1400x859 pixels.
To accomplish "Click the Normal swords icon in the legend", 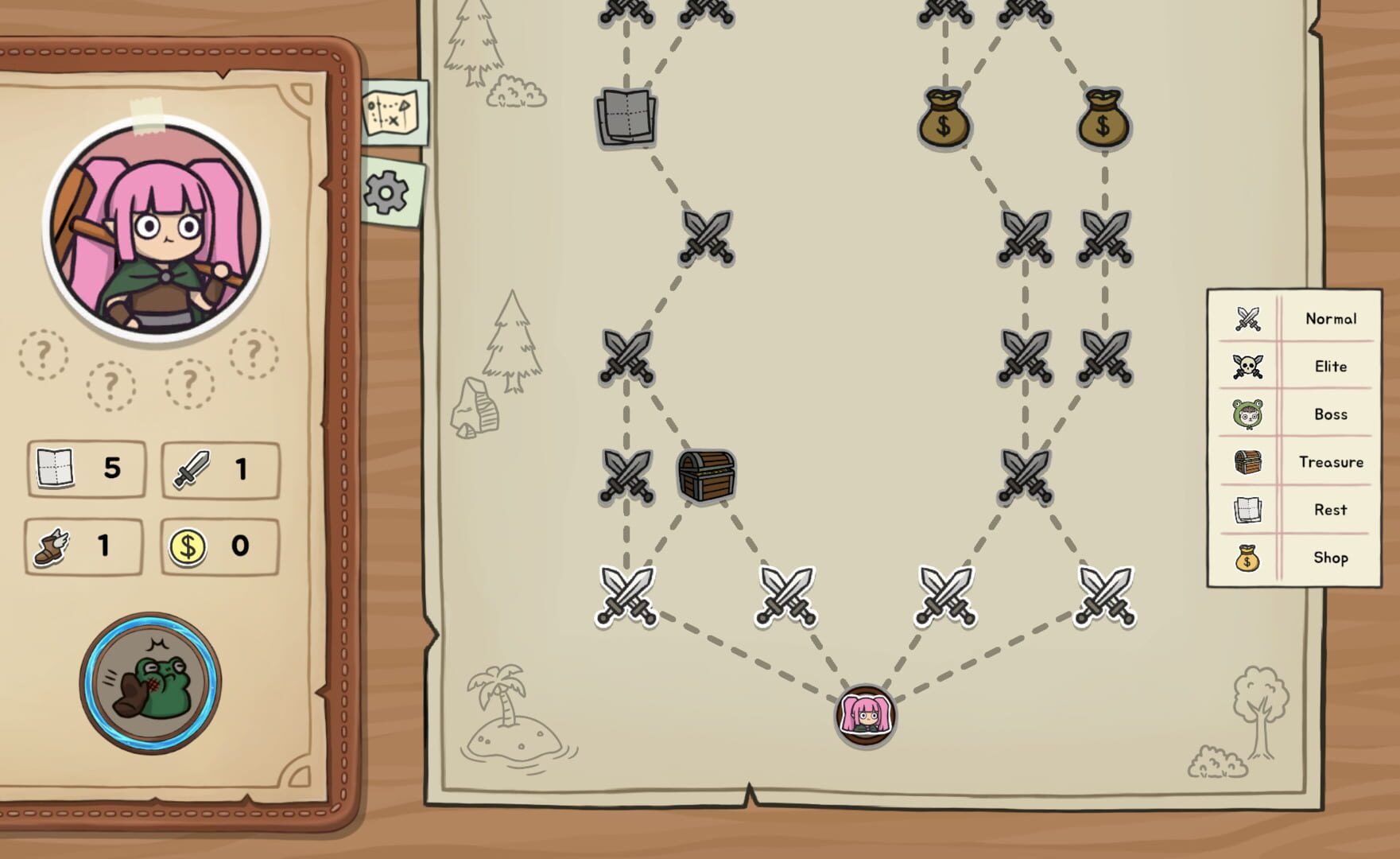I will click(1244, 318).
